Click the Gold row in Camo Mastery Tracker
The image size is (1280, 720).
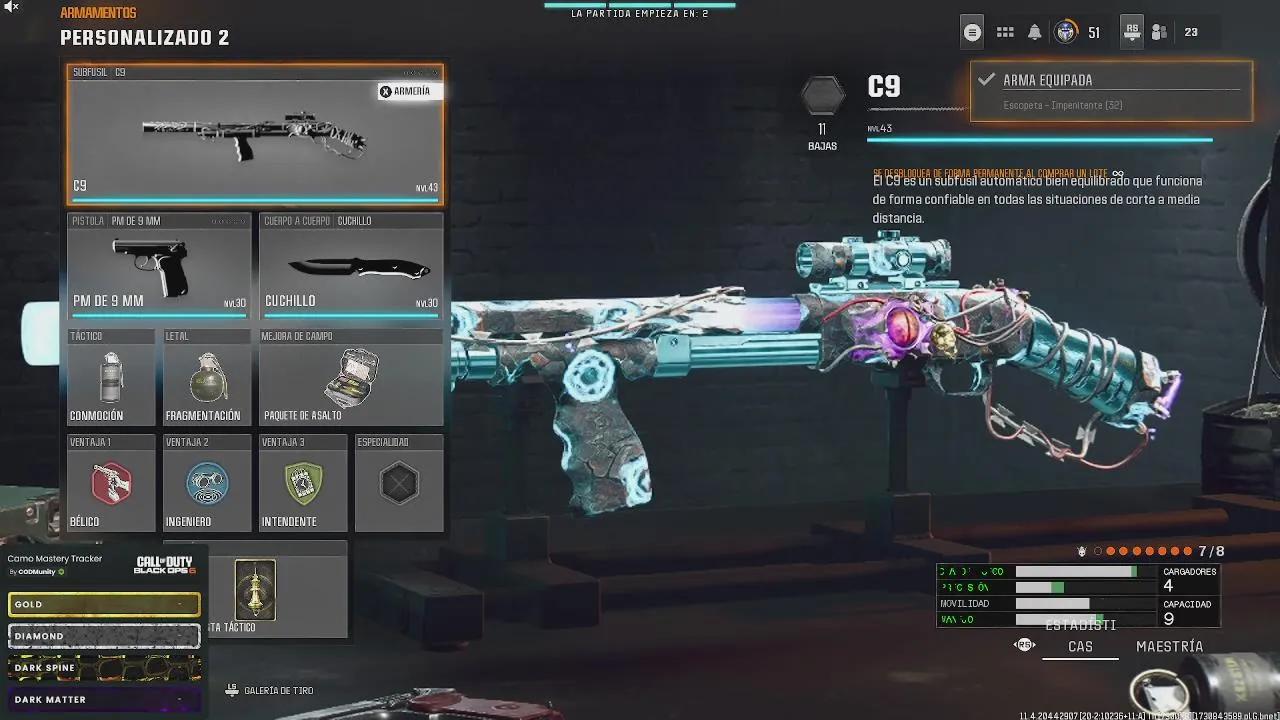(x=104, y=604)
